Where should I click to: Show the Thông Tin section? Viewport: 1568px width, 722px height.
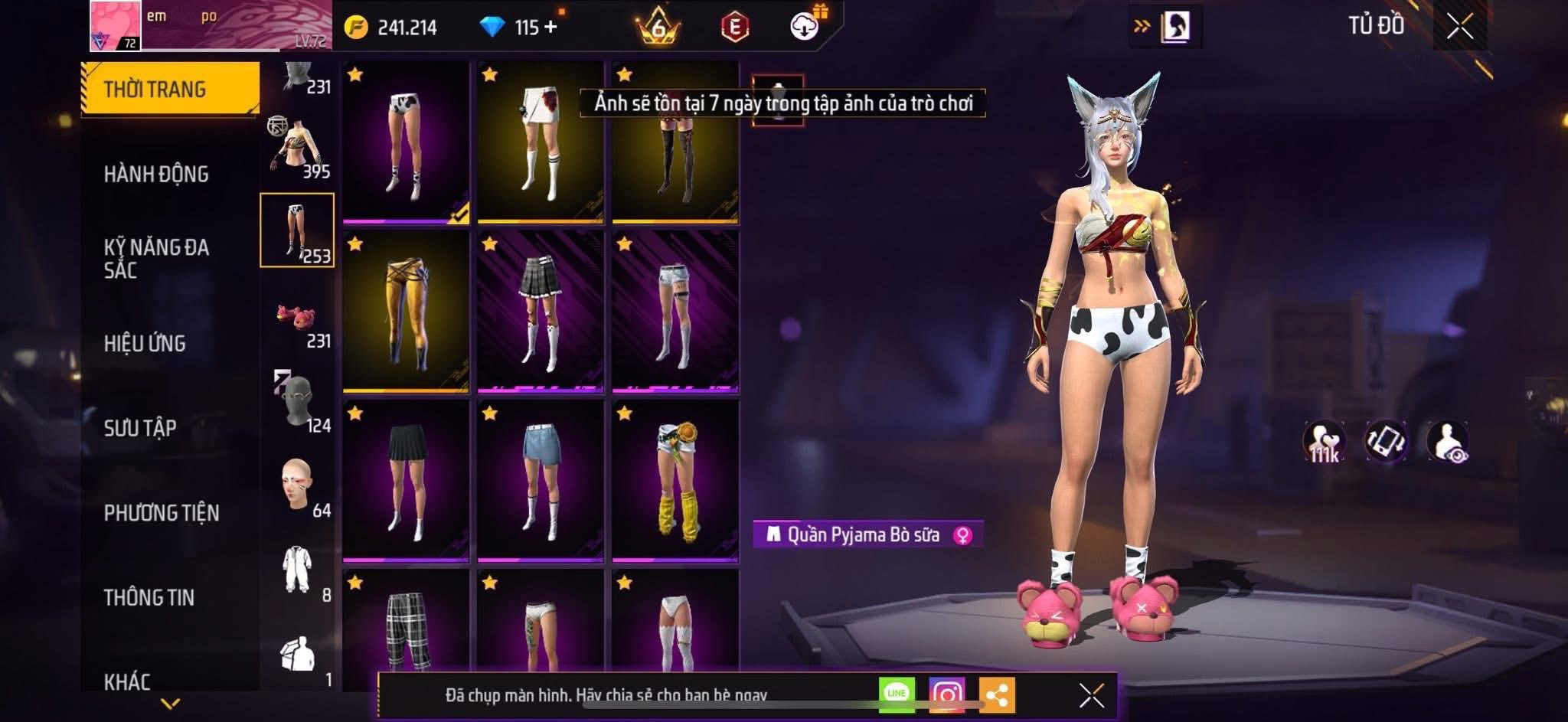(149, 597)
